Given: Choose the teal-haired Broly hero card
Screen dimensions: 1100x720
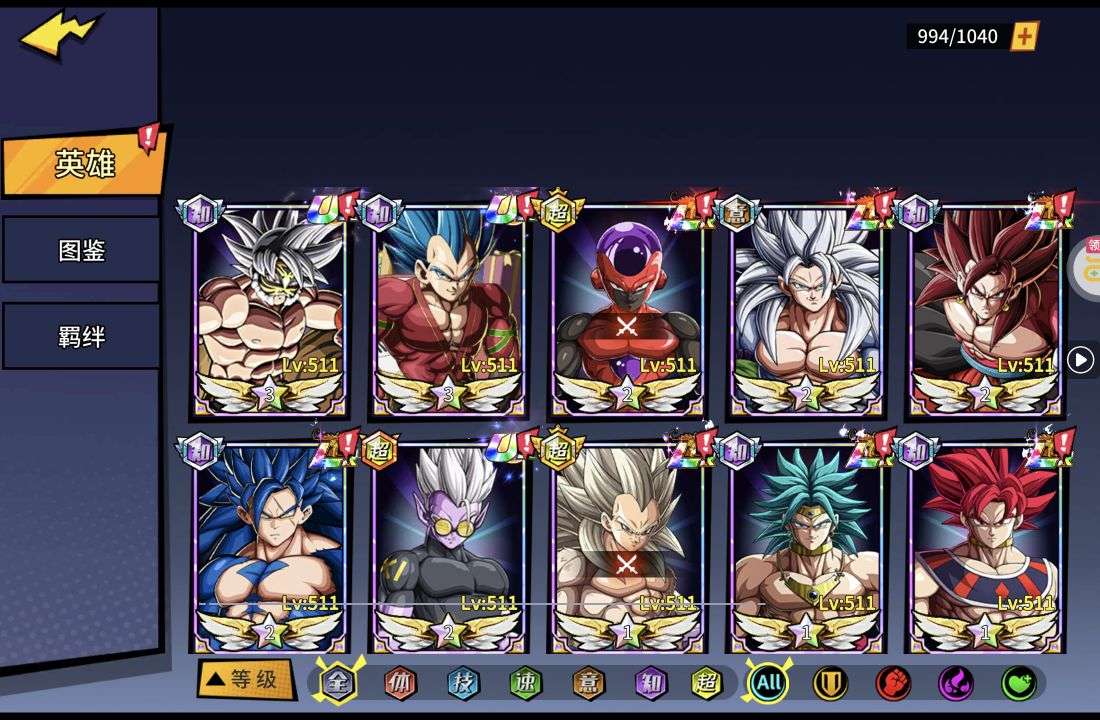Looking at the screenshot, I should point(806,545).
